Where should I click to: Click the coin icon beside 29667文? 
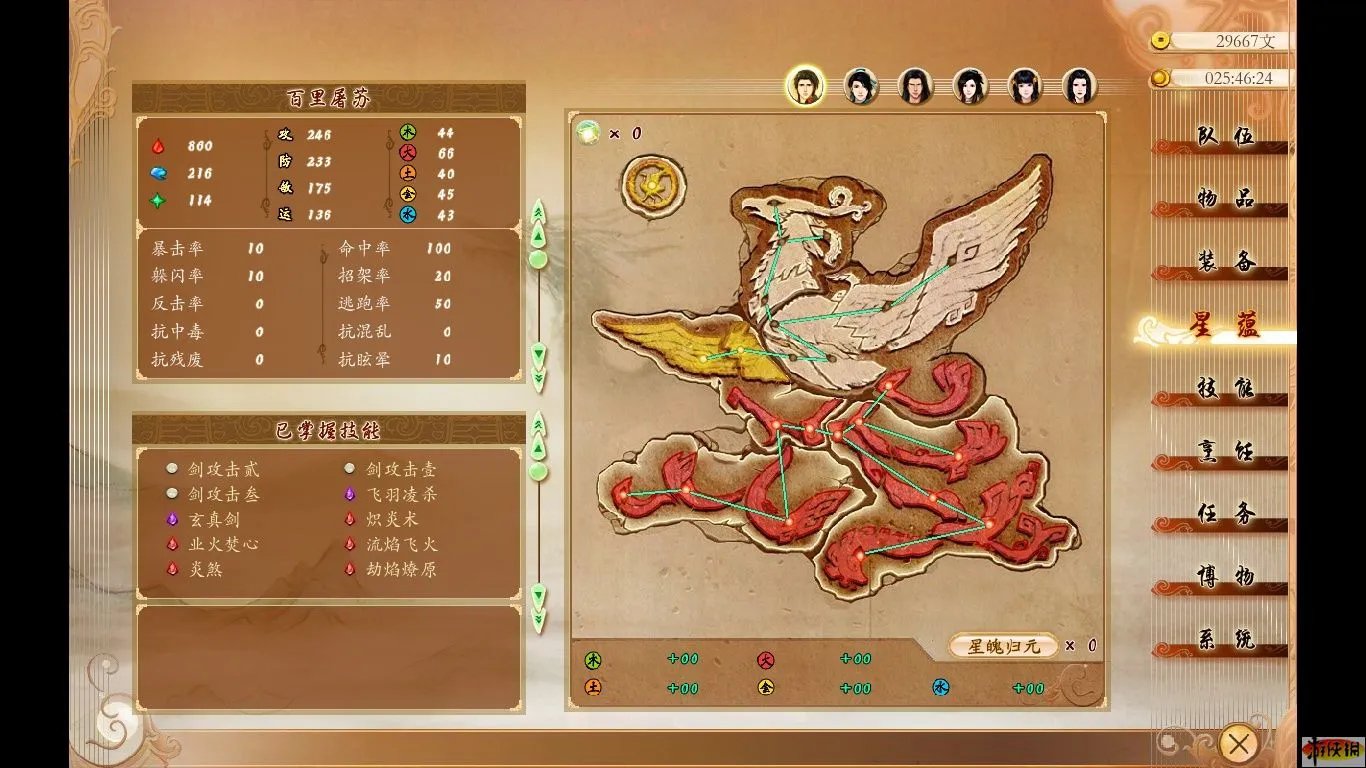(1161, 42)
